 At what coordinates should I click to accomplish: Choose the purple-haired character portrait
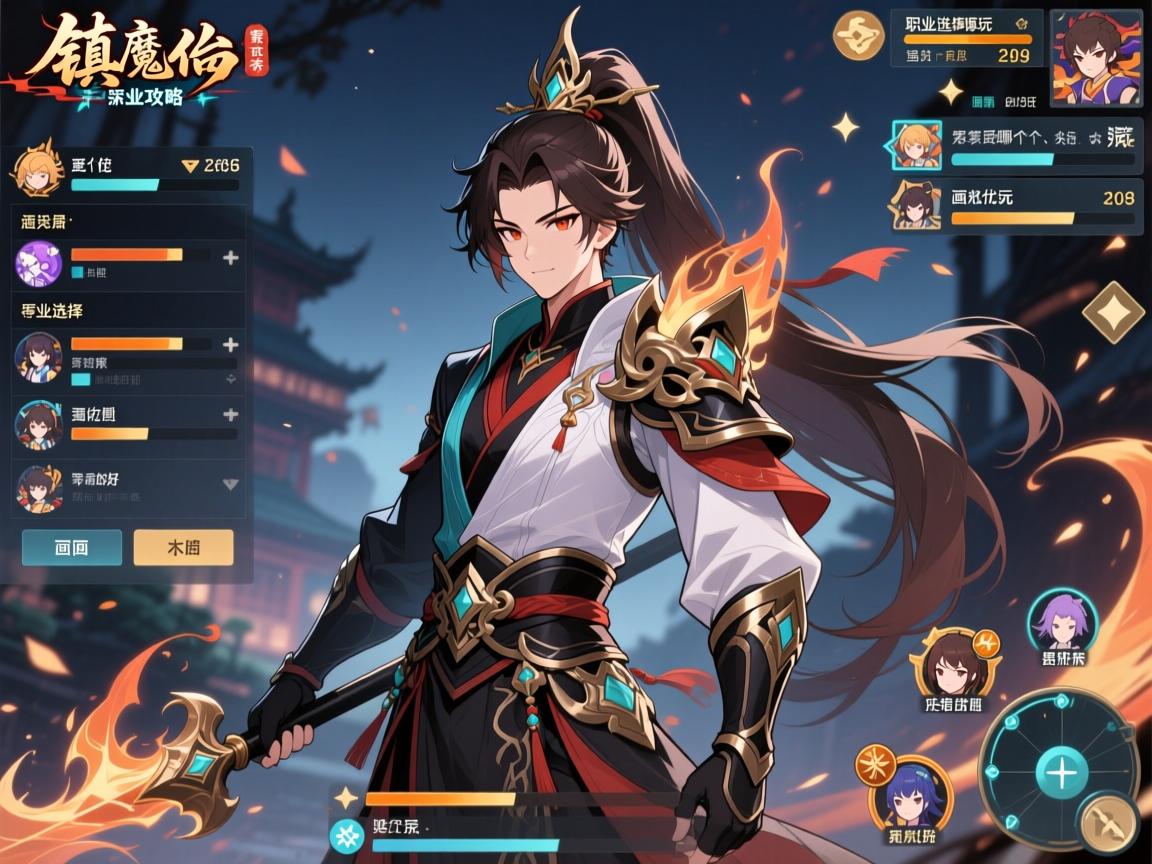point(1062,622)
